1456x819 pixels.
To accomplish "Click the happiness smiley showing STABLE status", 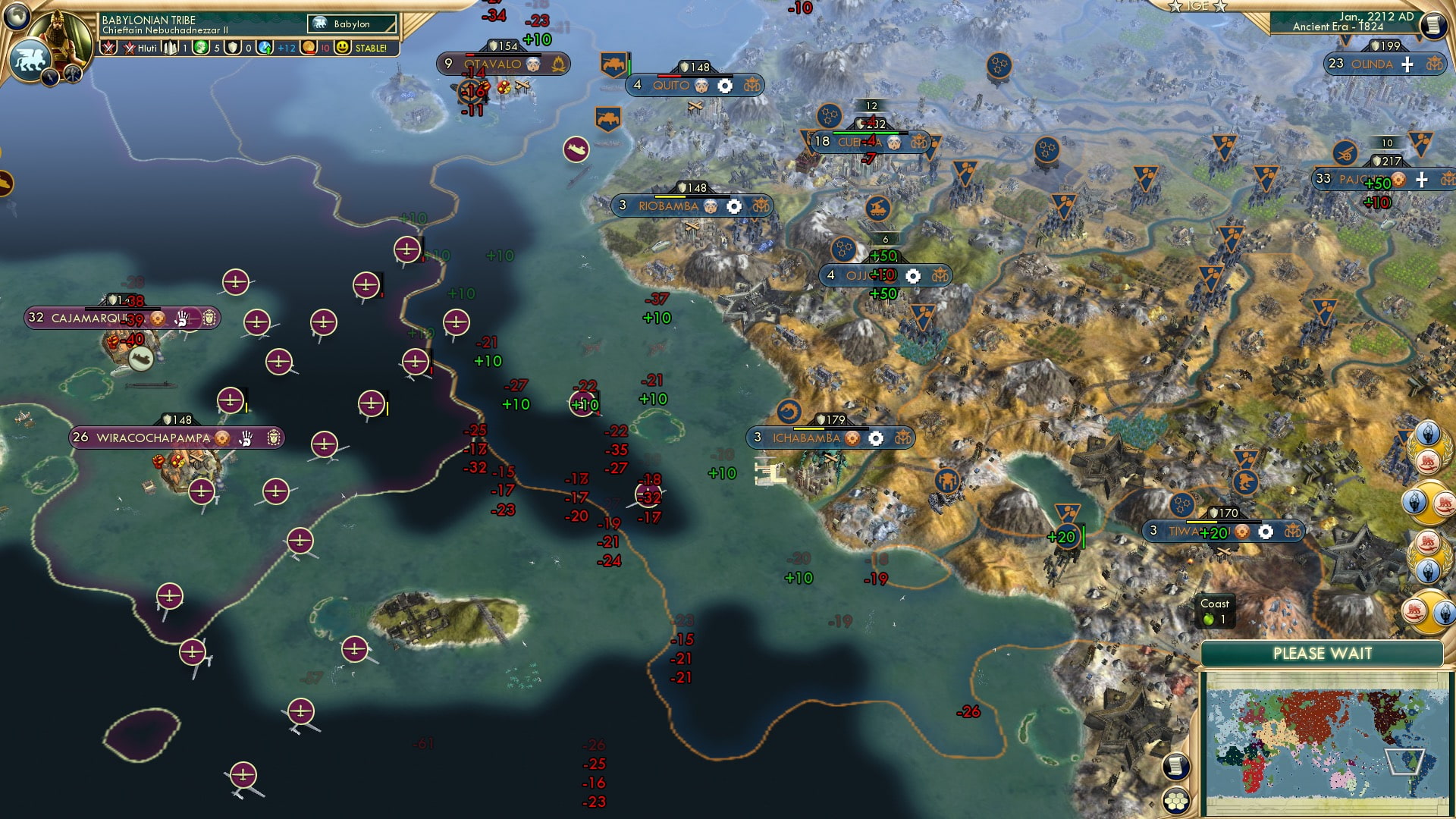I will [x=343, y=47].
